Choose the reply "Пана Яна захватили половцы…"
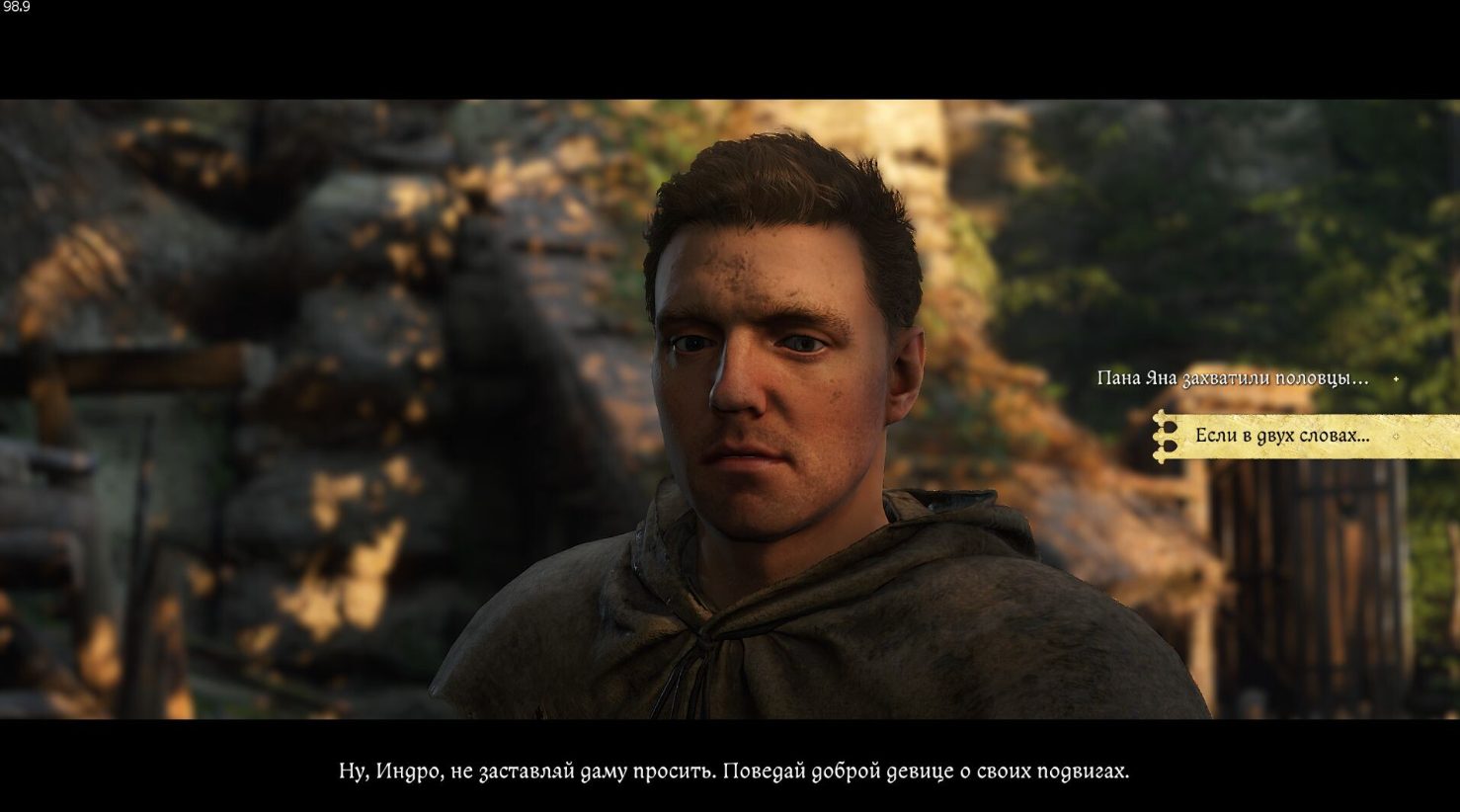 [x=1232, y=378]
